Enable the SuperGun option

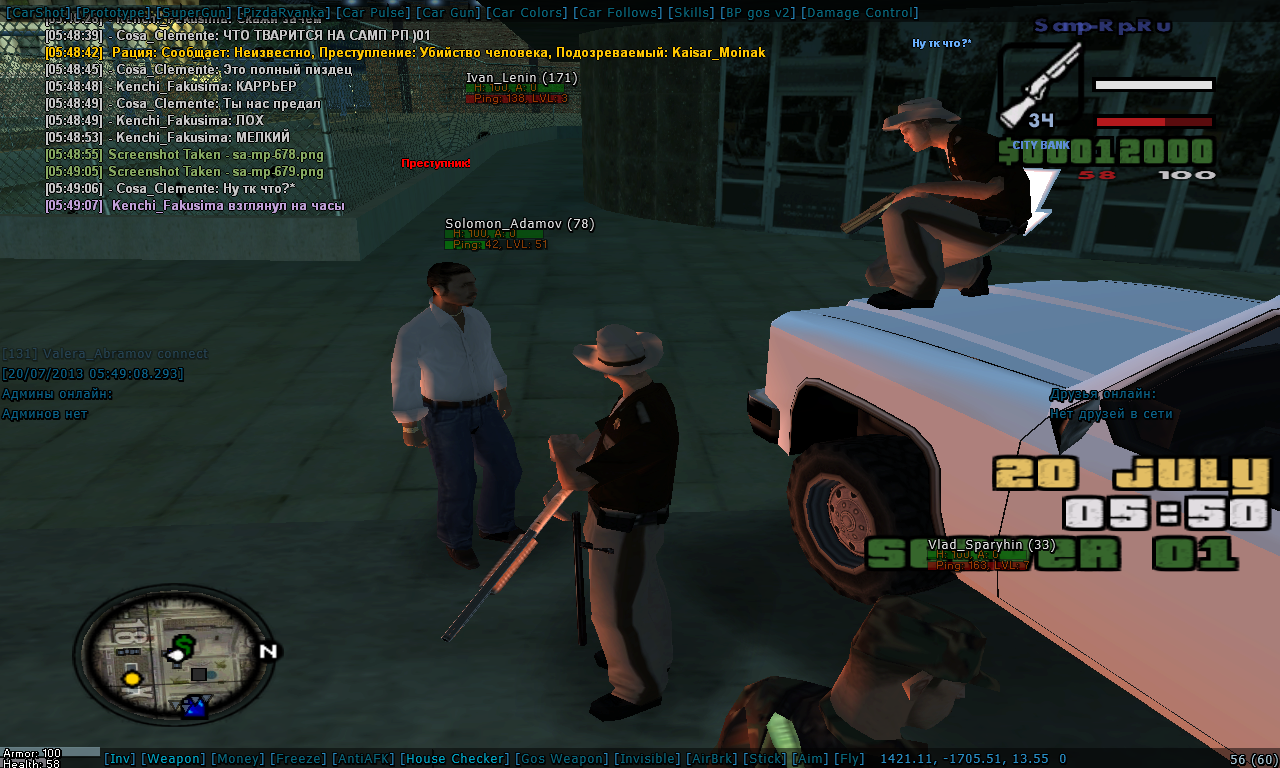tap(192, 13)
